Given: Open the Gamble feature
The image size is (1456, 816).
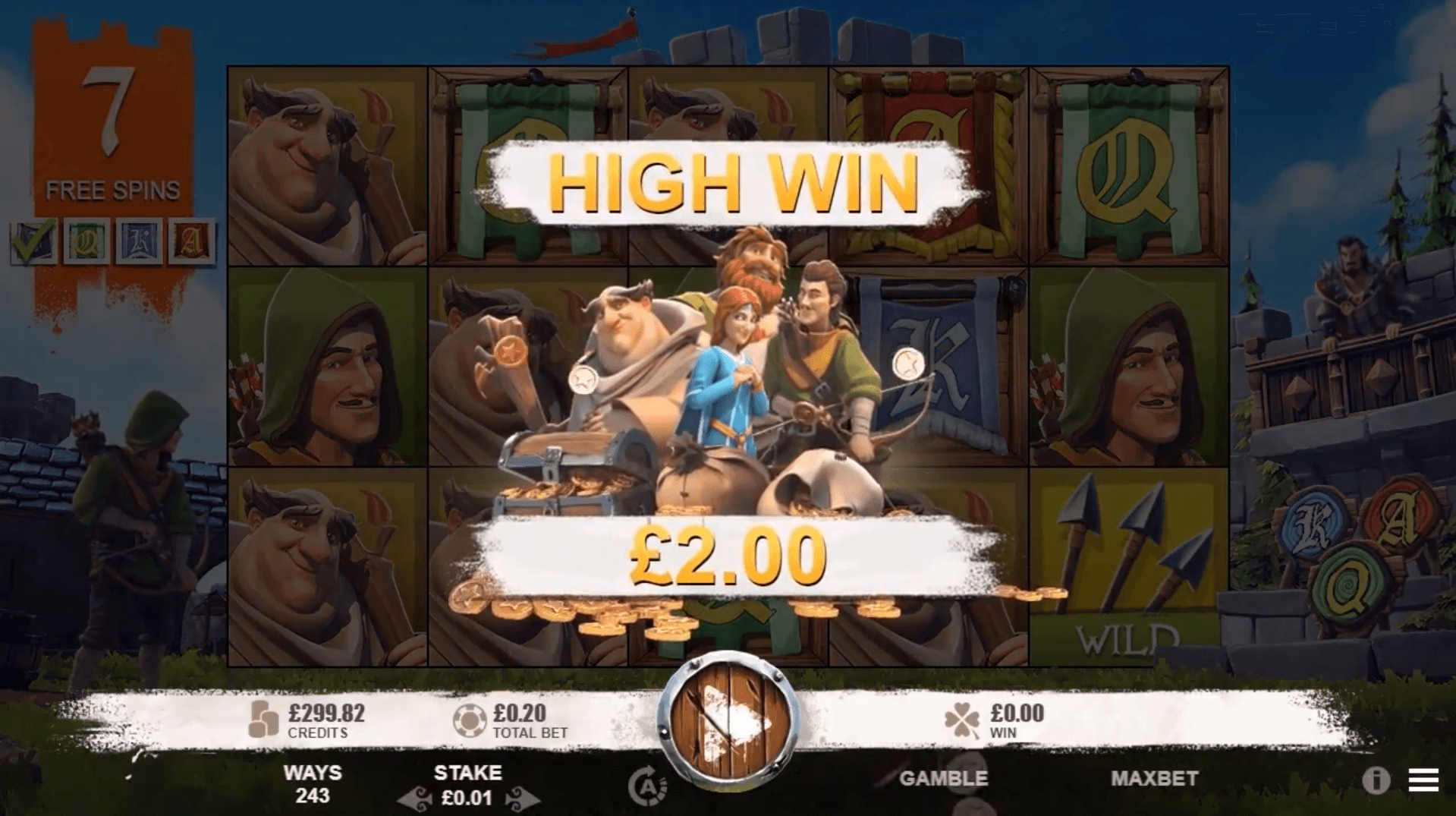Looking at the screenshot, I should point(943,778).
